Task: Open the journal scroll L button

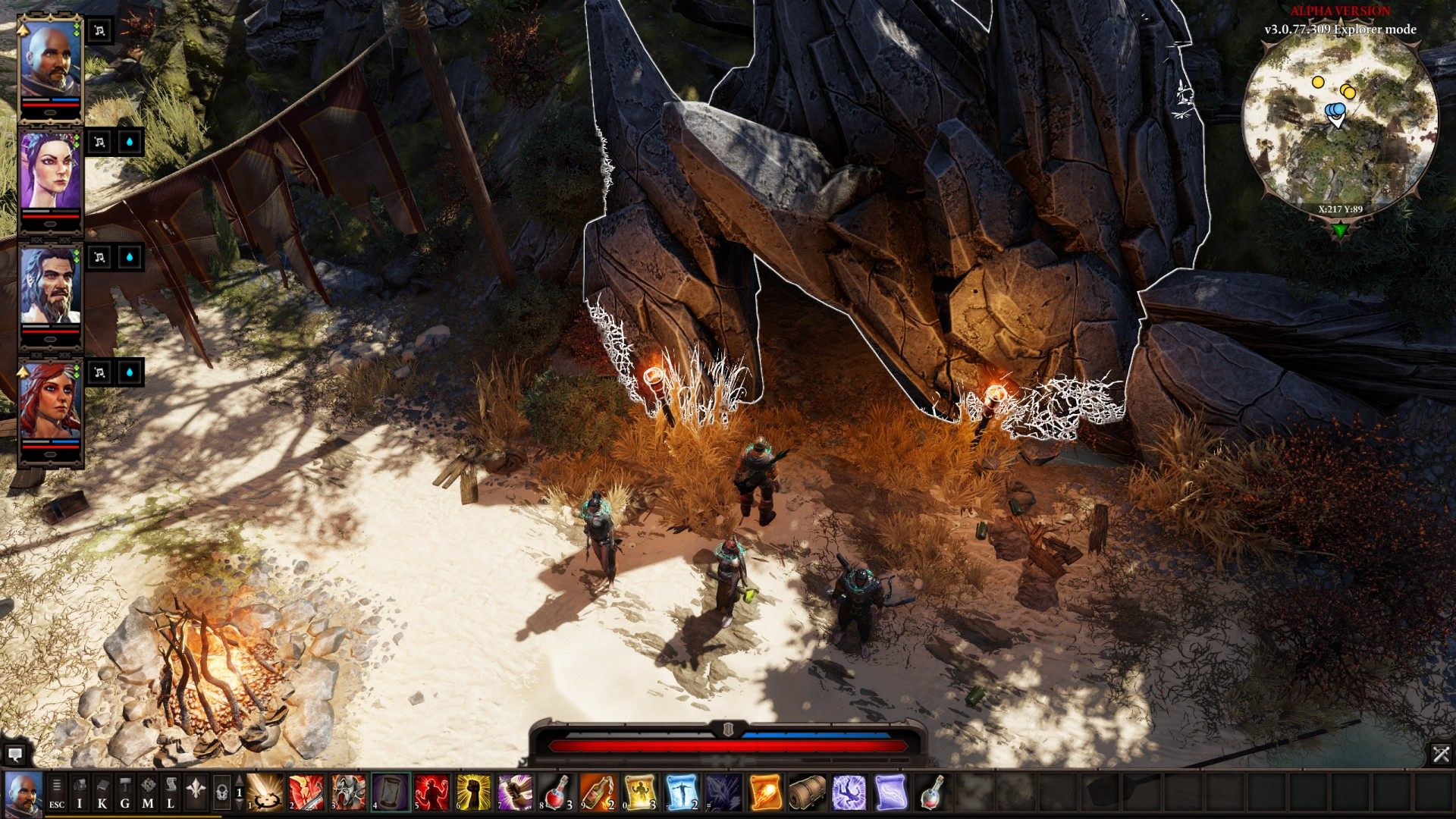Action: tap(171, 793)
